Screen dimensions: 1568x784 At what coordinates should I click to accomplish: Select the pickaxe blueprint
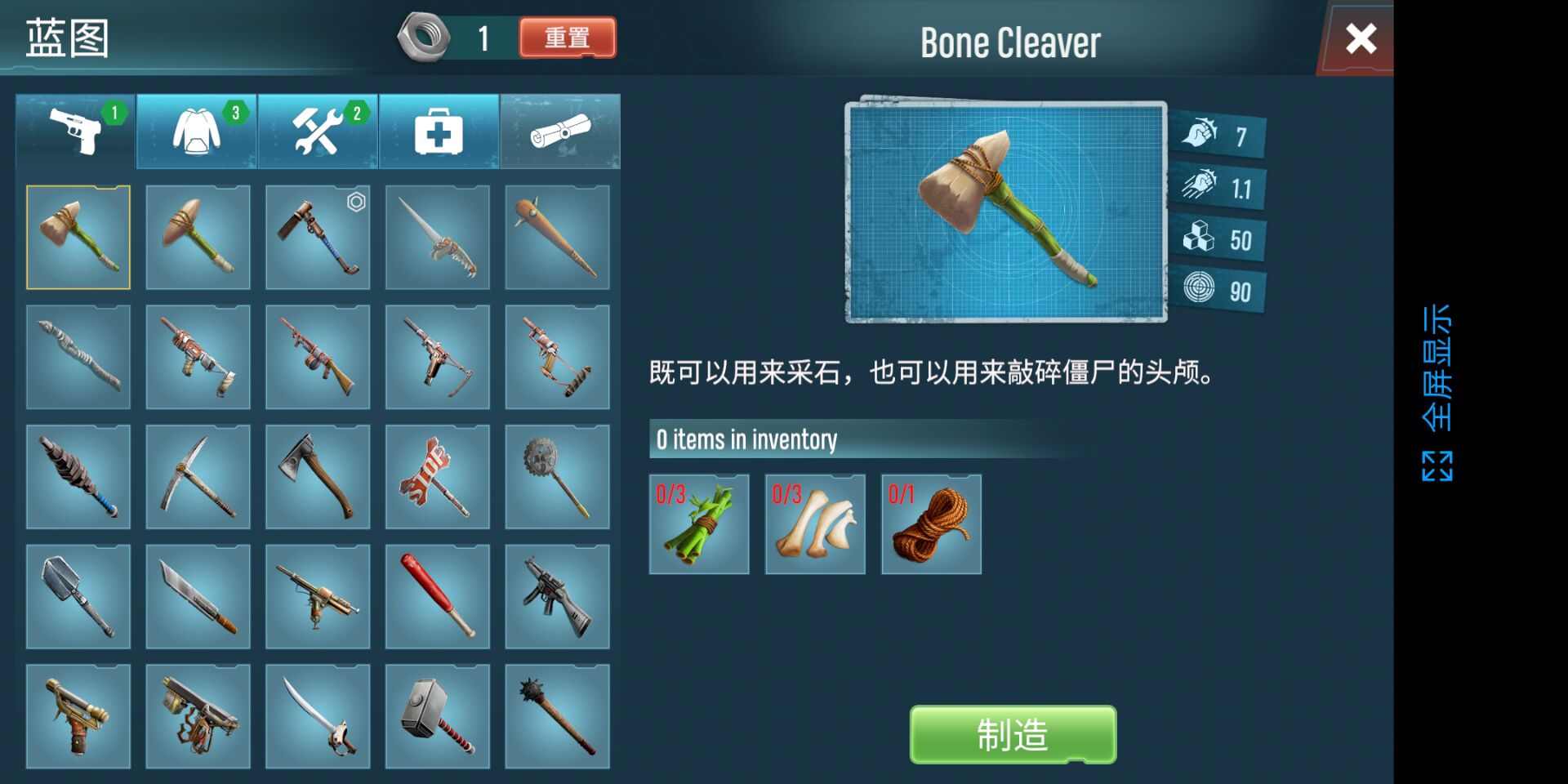198,477
